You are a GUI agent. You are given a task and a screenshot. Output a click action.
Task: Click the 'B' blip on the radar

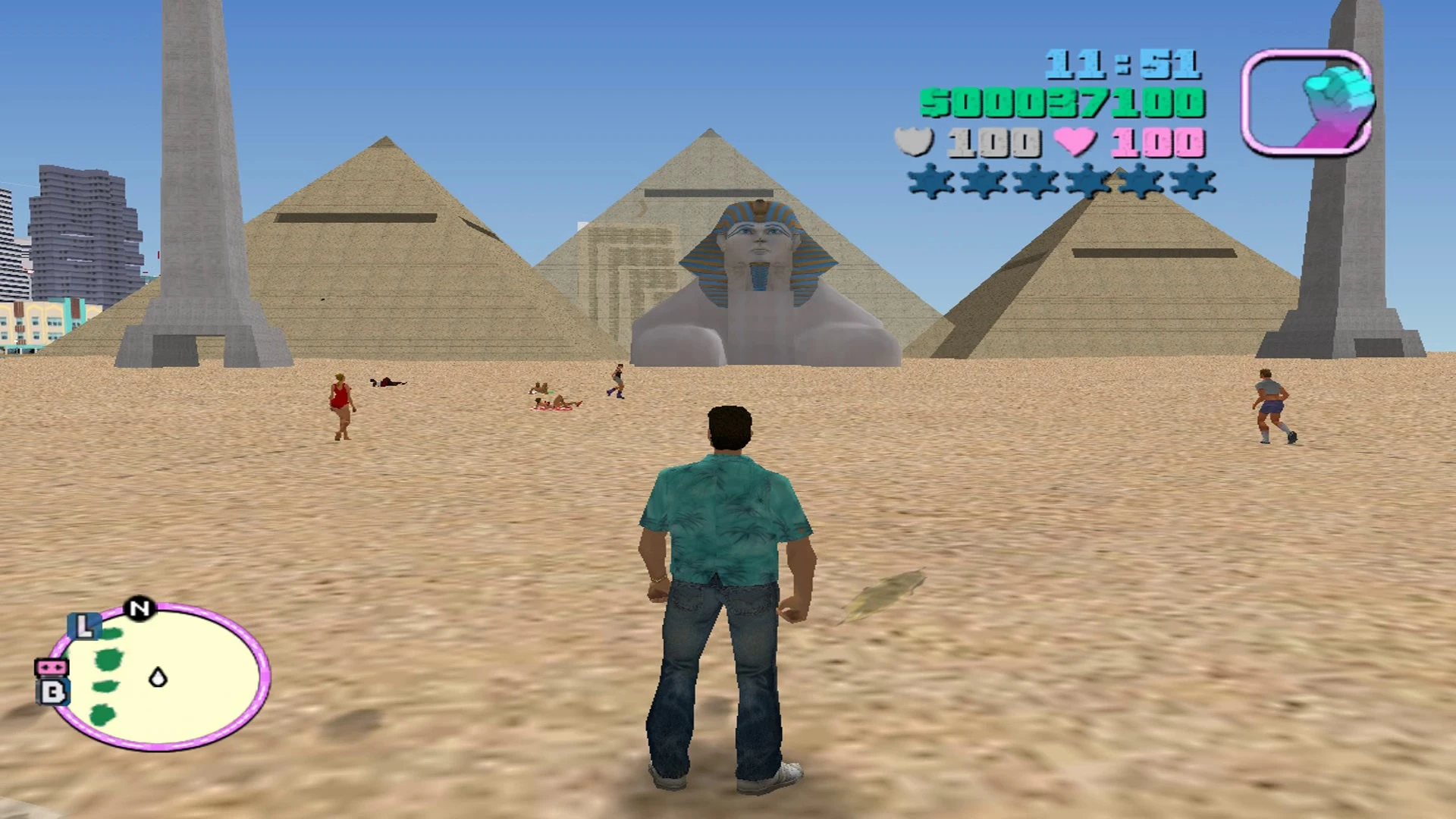[x=52, y=692]
